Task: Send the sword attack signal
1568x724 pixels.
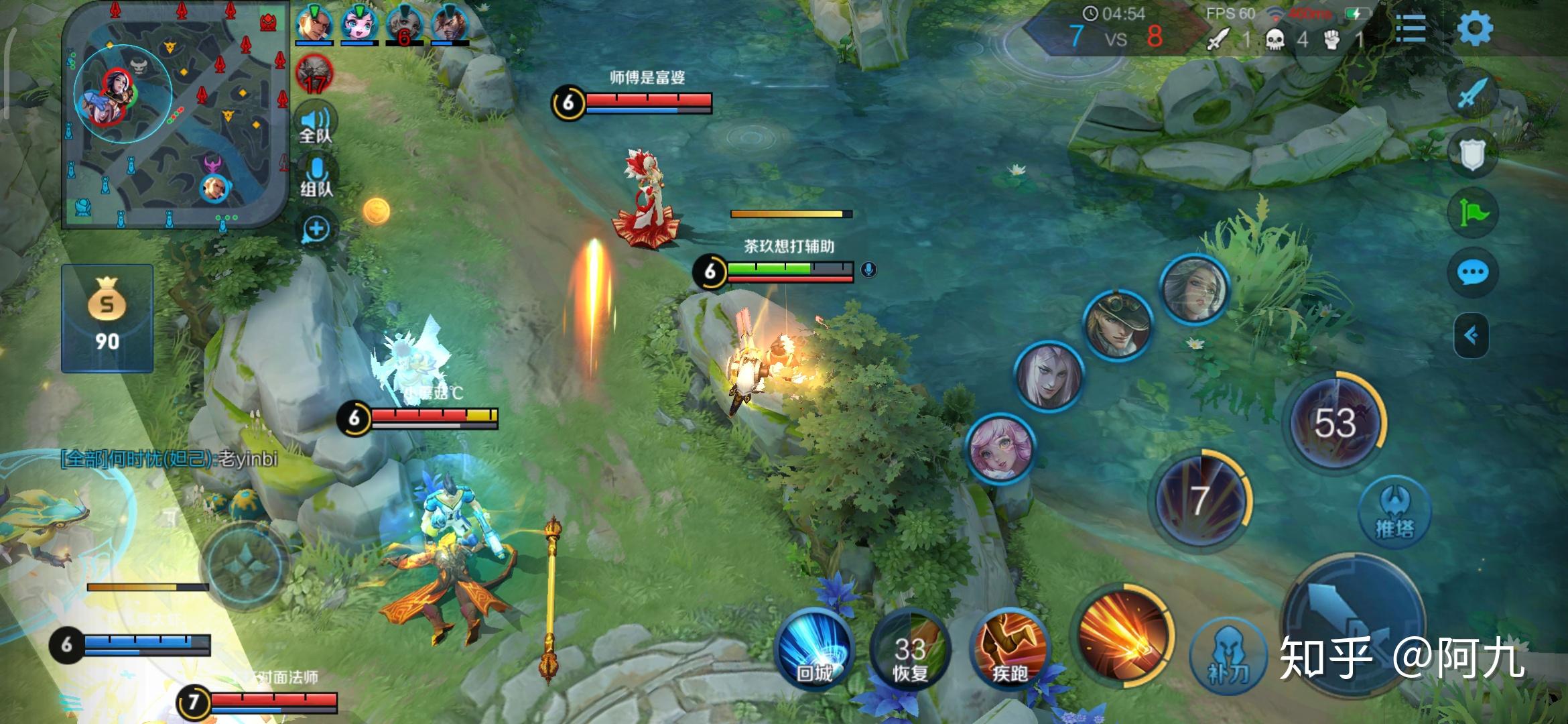Action: tap(1472, 94)
